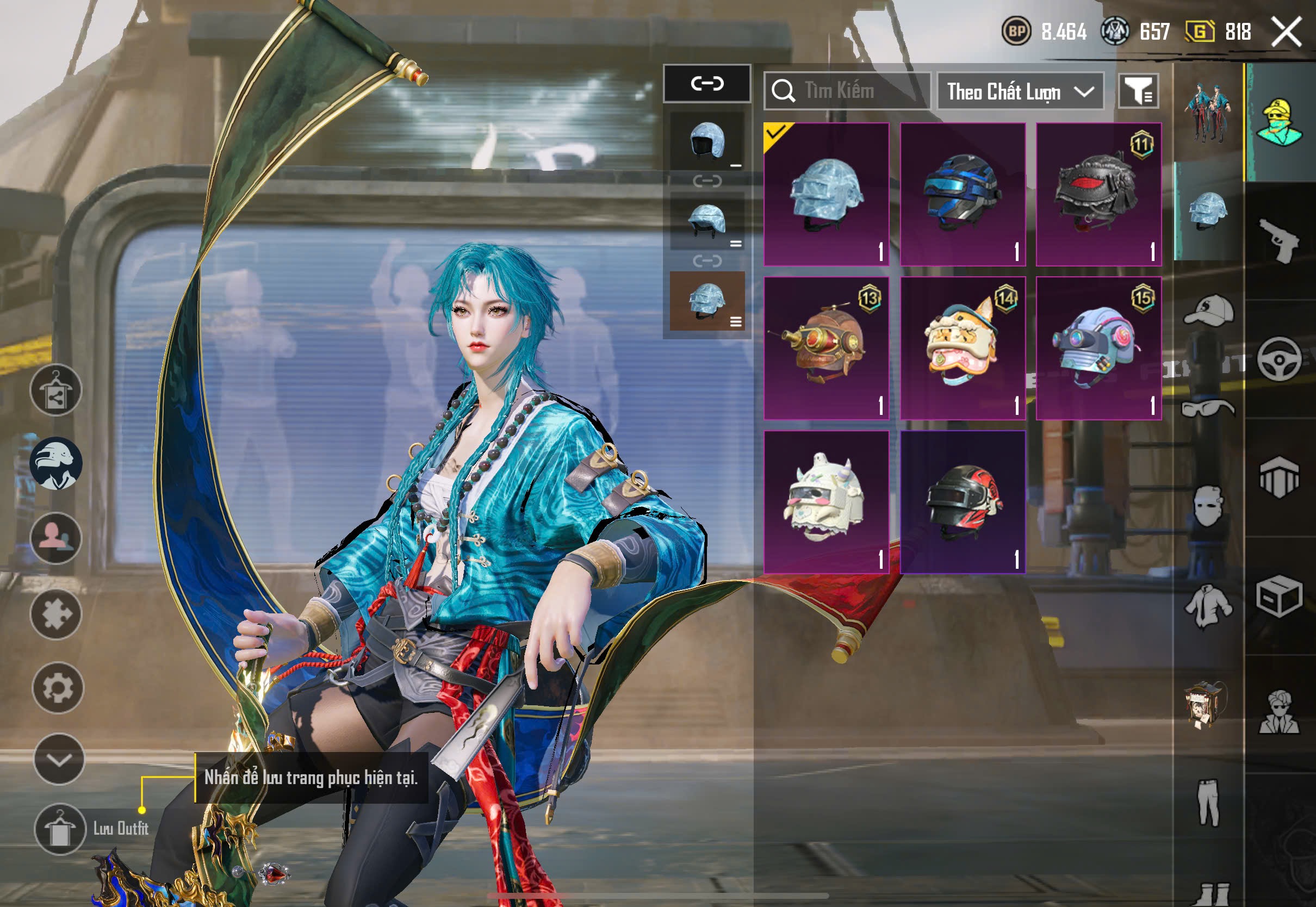Screen dimensions: 1316x907
Task: Select the white ghost monster helmet
Action: pyautogui.click(x=826, y=502)
